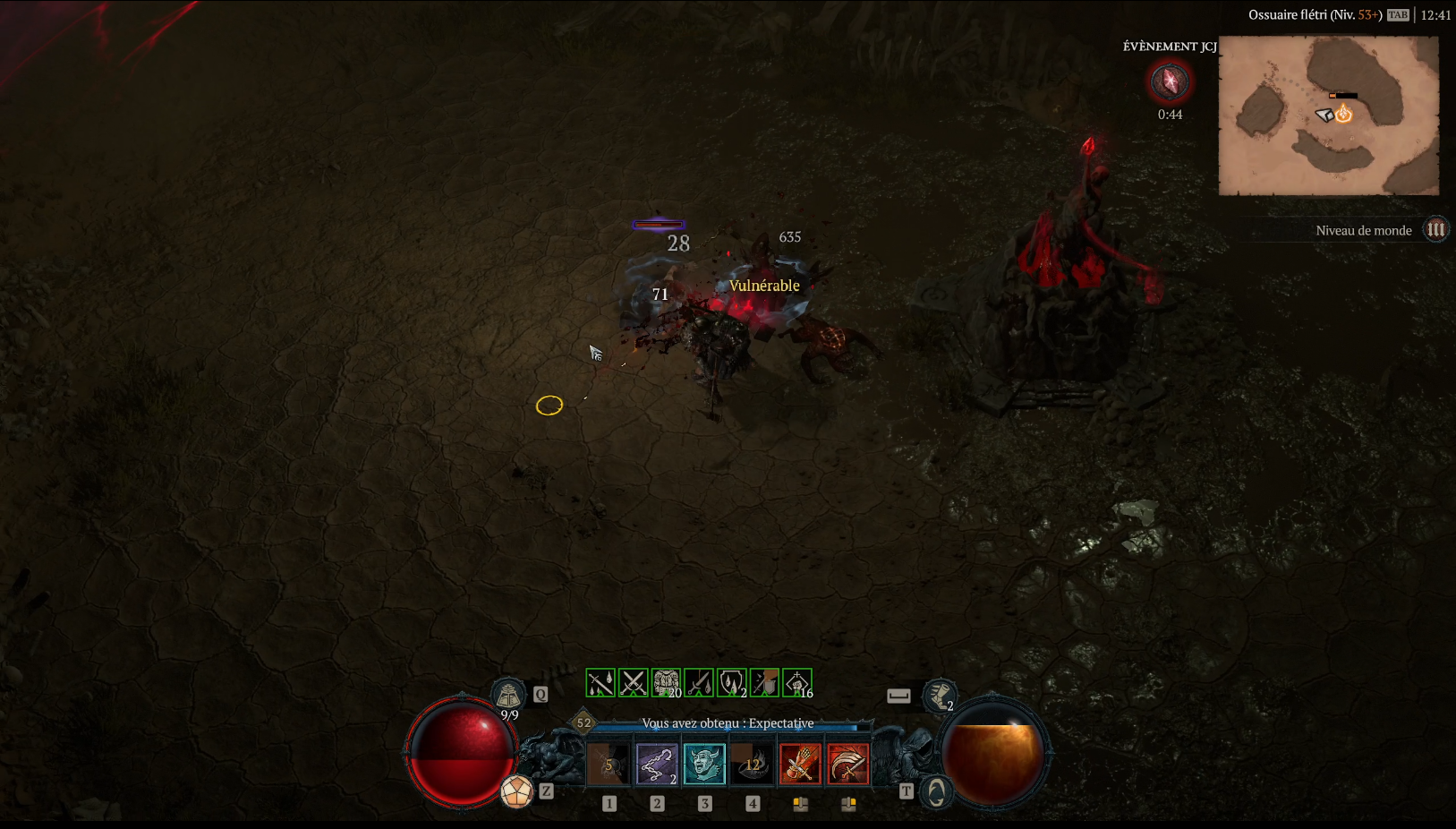Click the boot evade icon
The height and width of the screenshot is (829, 1456).
point(939,695)
